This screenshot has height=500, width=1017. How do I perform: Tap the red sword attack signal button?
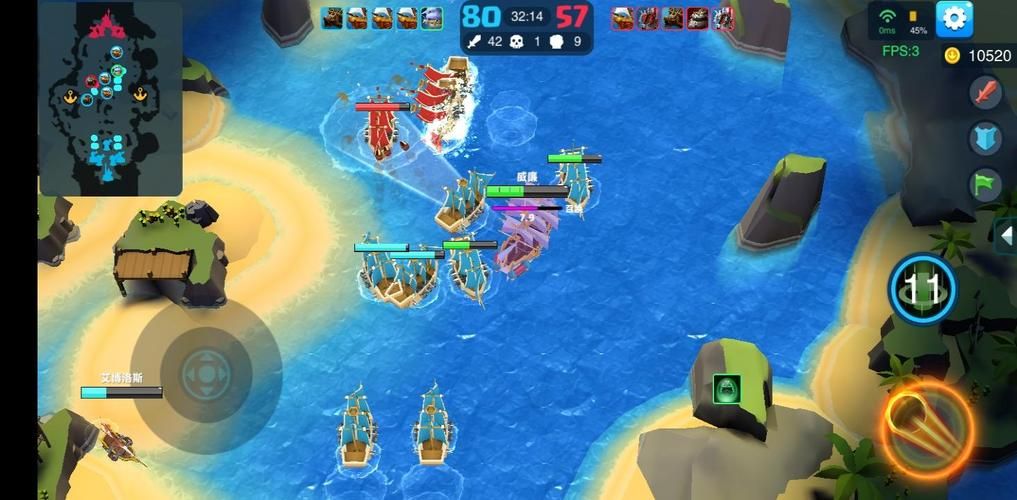[x=986, y=93]
